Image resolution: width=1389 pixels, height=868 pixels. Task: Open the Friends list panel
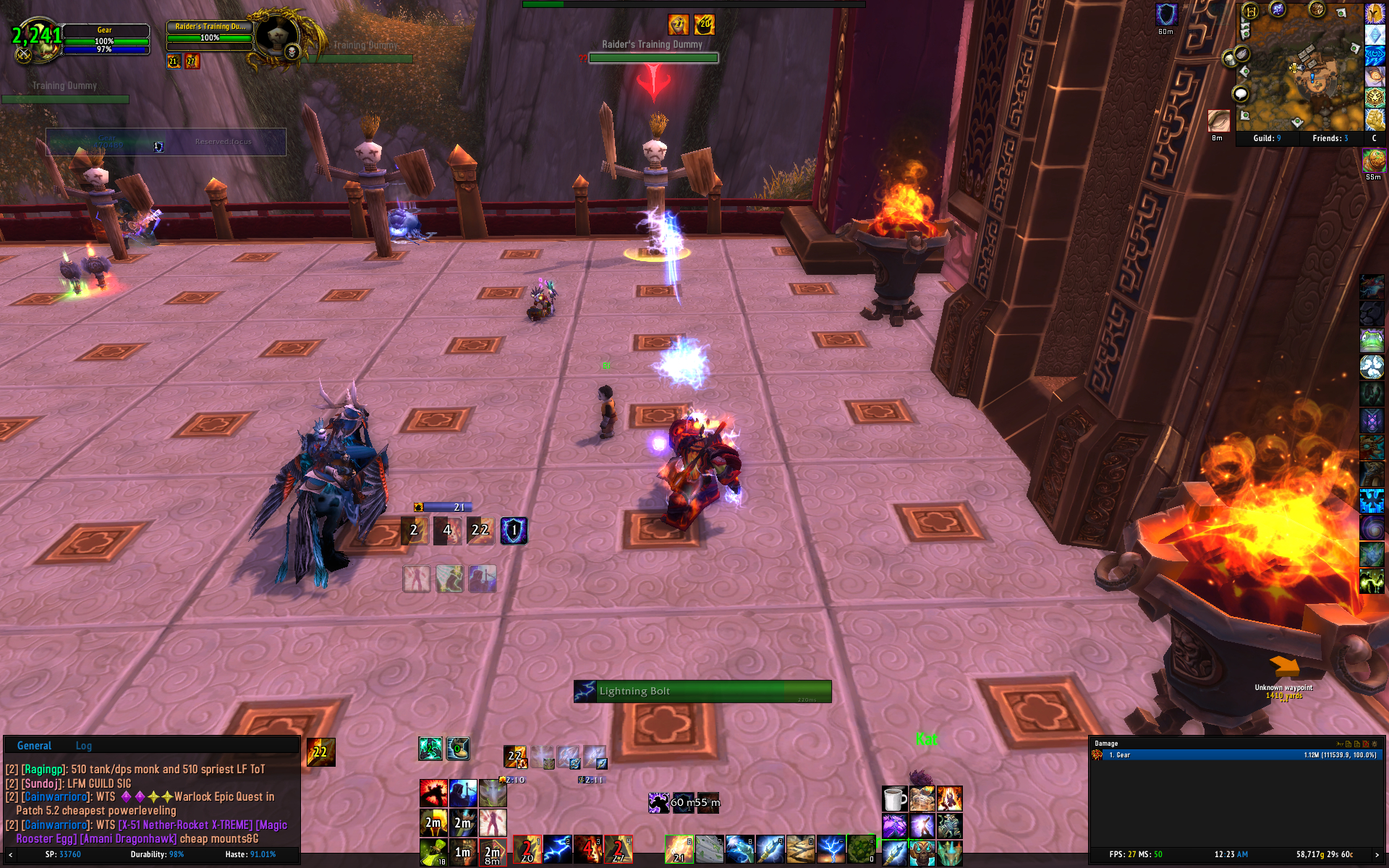[1330, 138]
